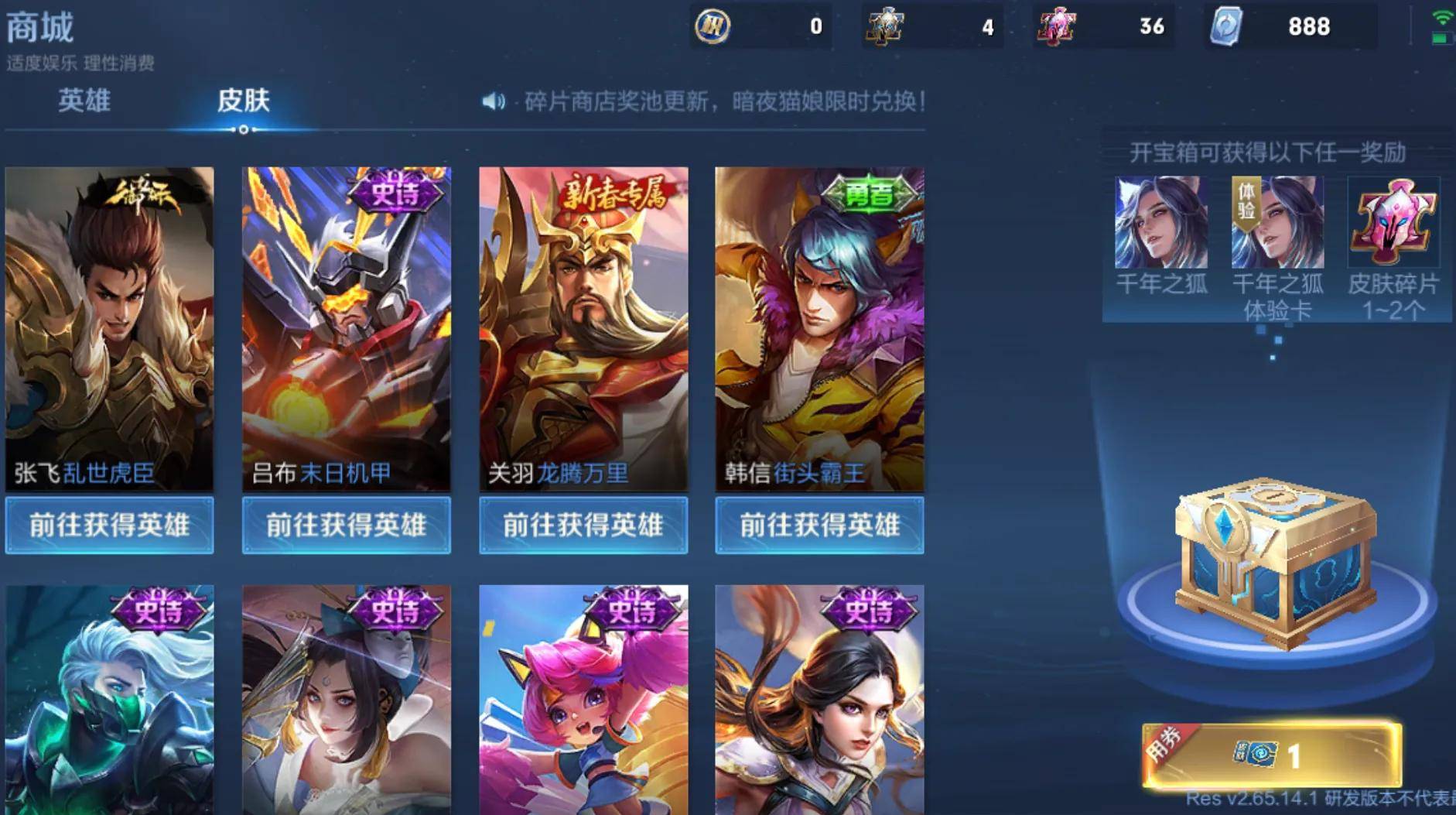The image size is (1456, 815).
Task: Select the 皮肤 tab
Action: (243, 101)
